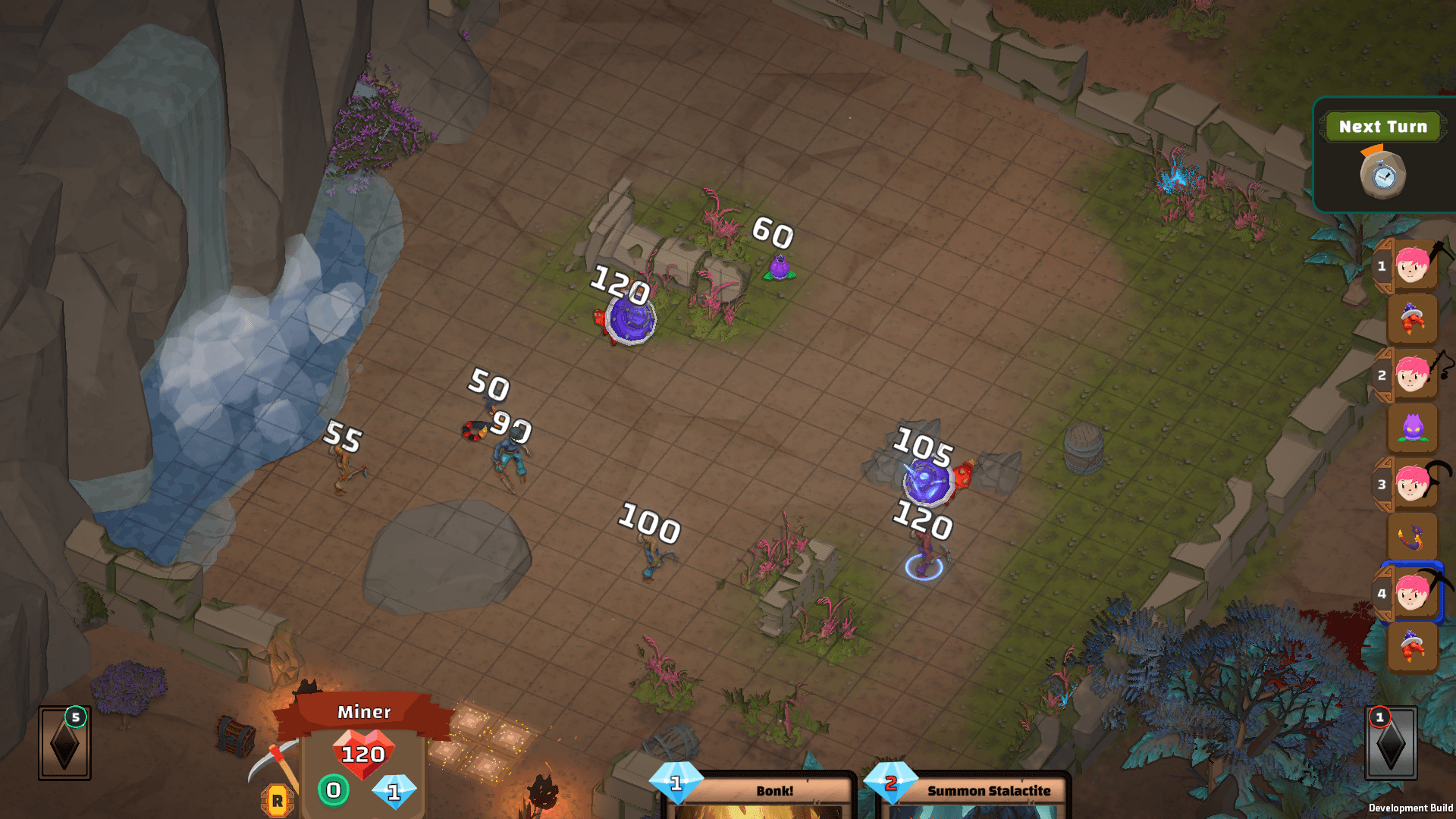Choose miner portrait number 2 in turn order

point(1410,375)
